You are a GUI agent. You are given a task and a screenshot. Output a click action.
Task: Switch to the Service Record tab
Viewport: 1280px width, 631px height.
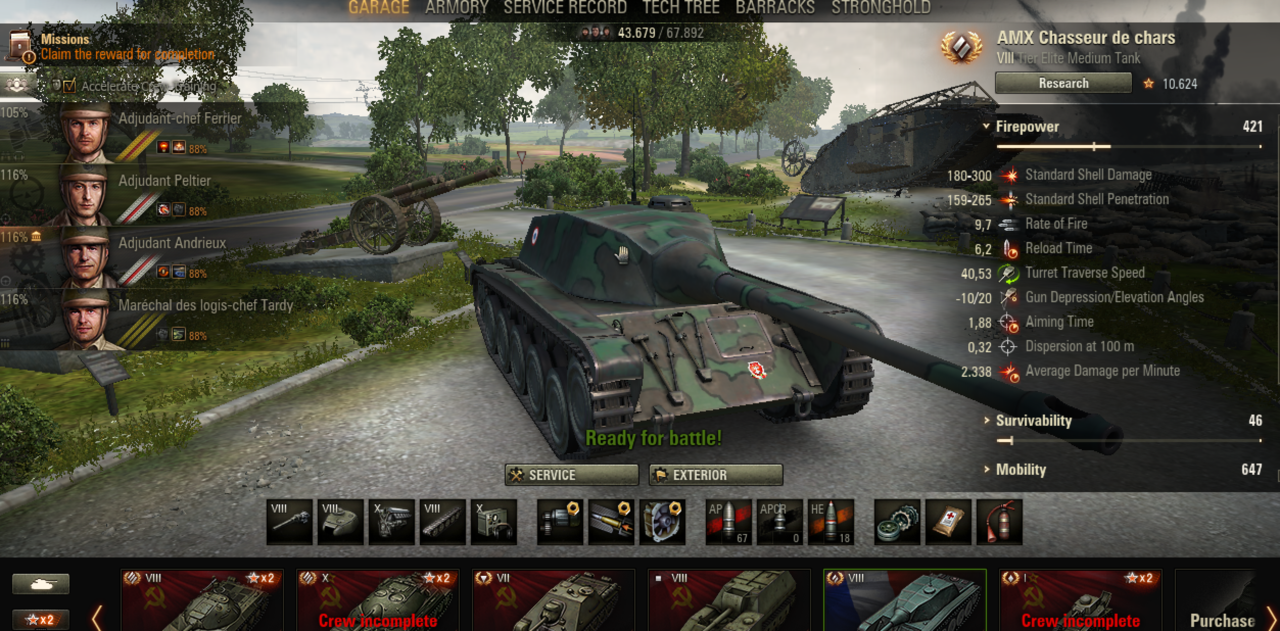click(x=565, y=8)
